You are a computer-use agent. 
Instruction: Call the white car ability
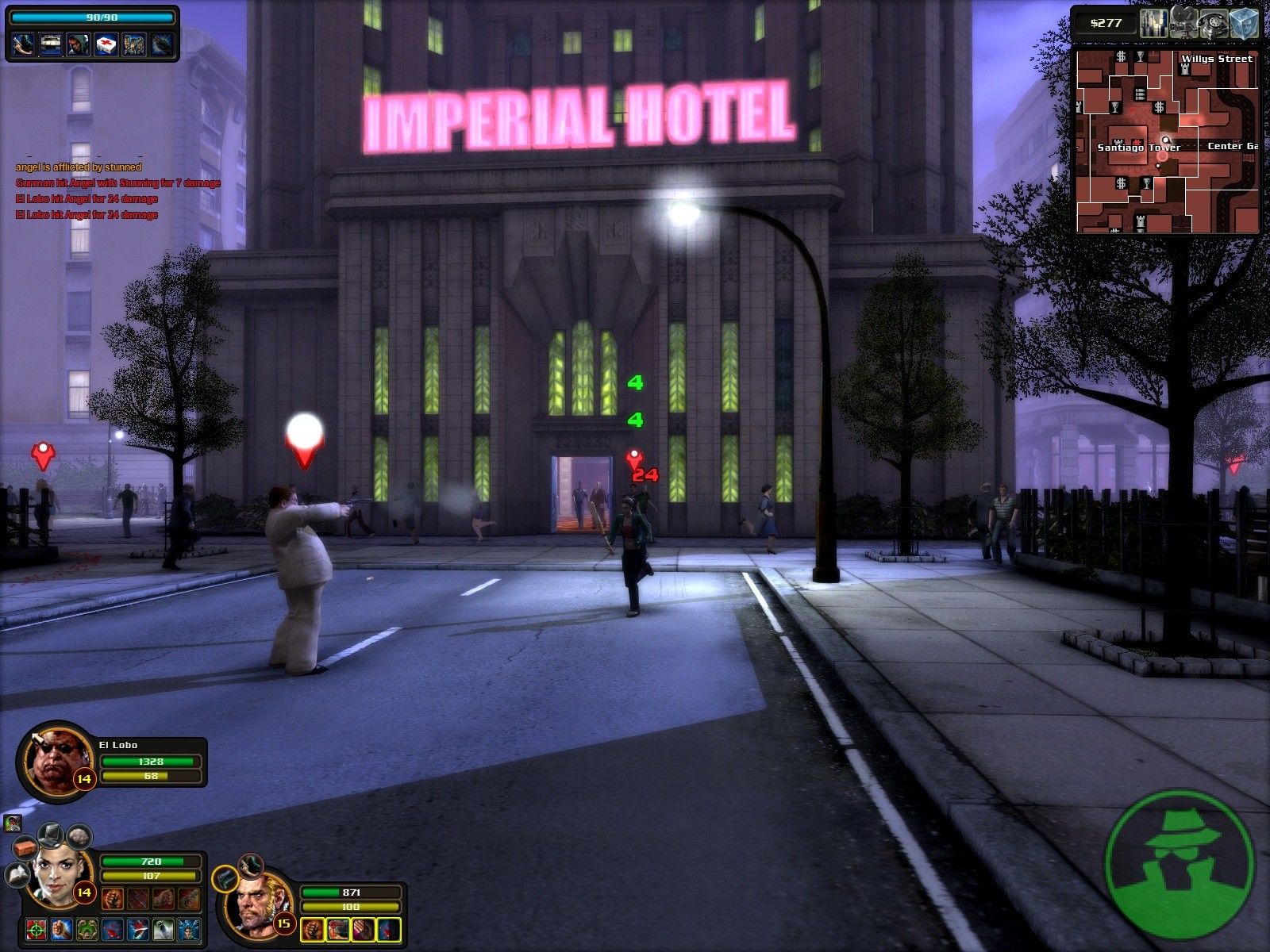click(51, 44)
